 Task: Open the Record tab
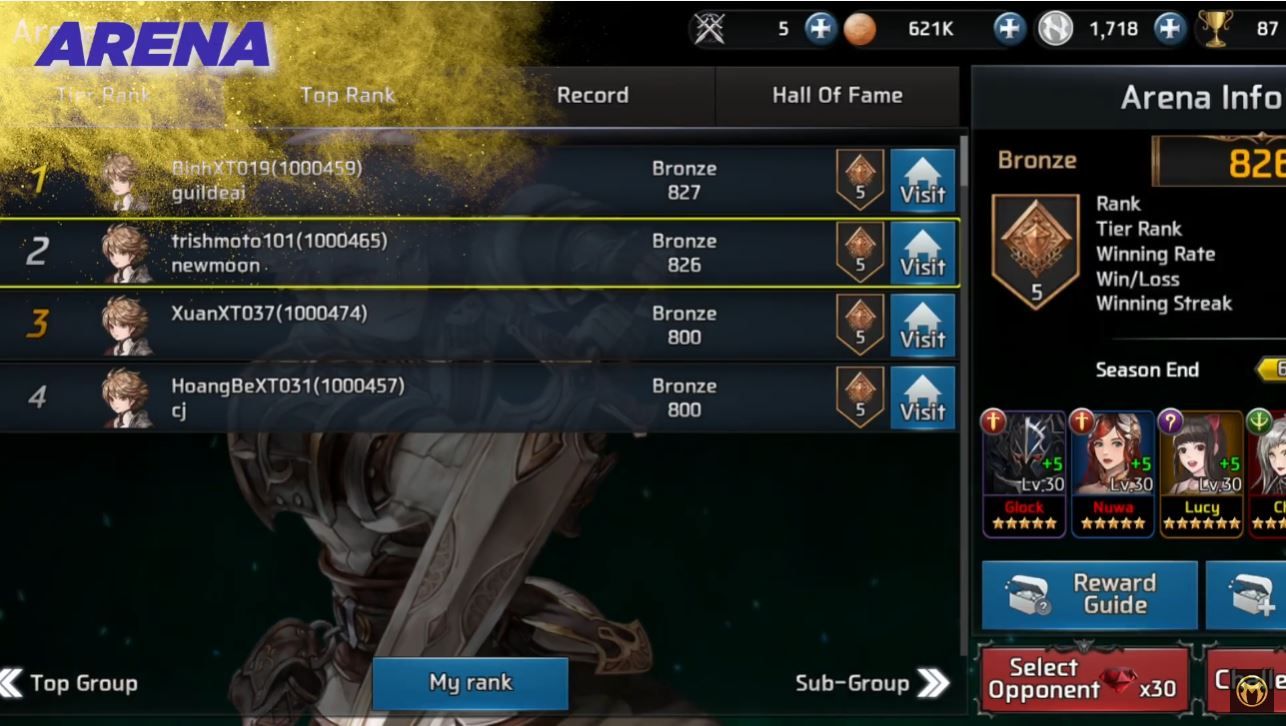point(592,96)
